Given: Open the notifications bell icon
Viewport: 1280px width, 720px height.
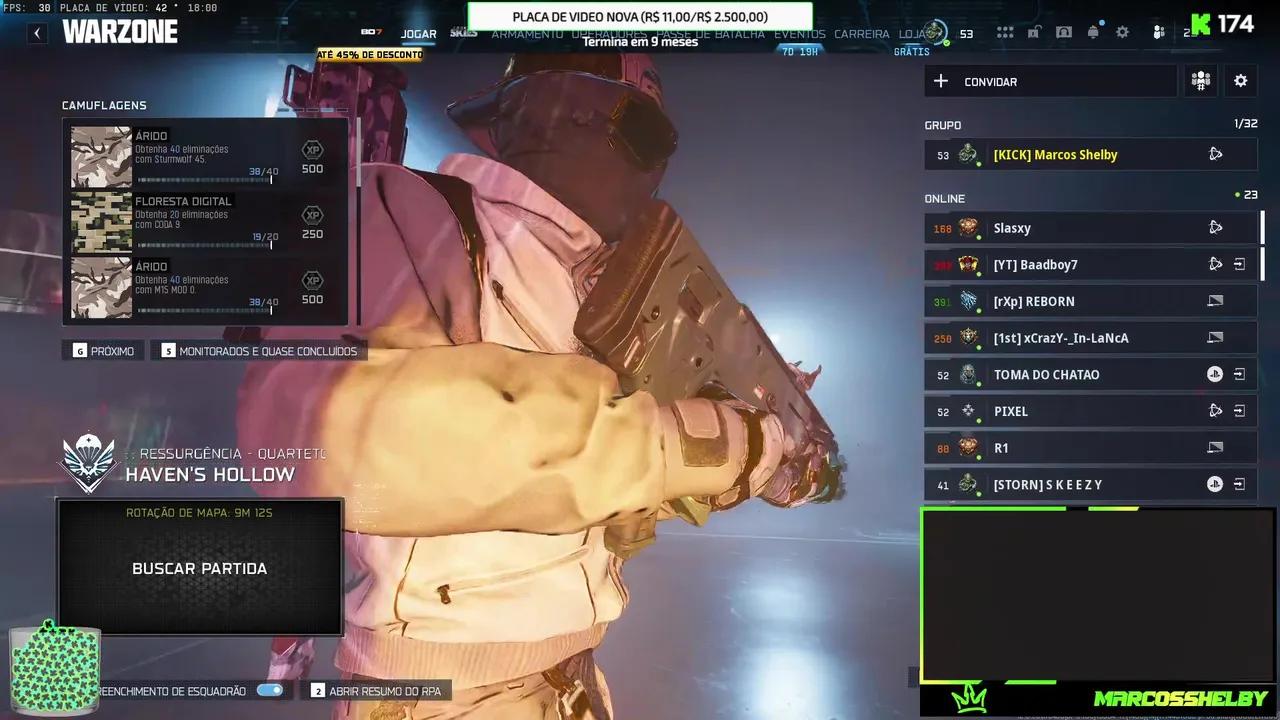Looking at the screenshot, I should [x=1093, y=32].
